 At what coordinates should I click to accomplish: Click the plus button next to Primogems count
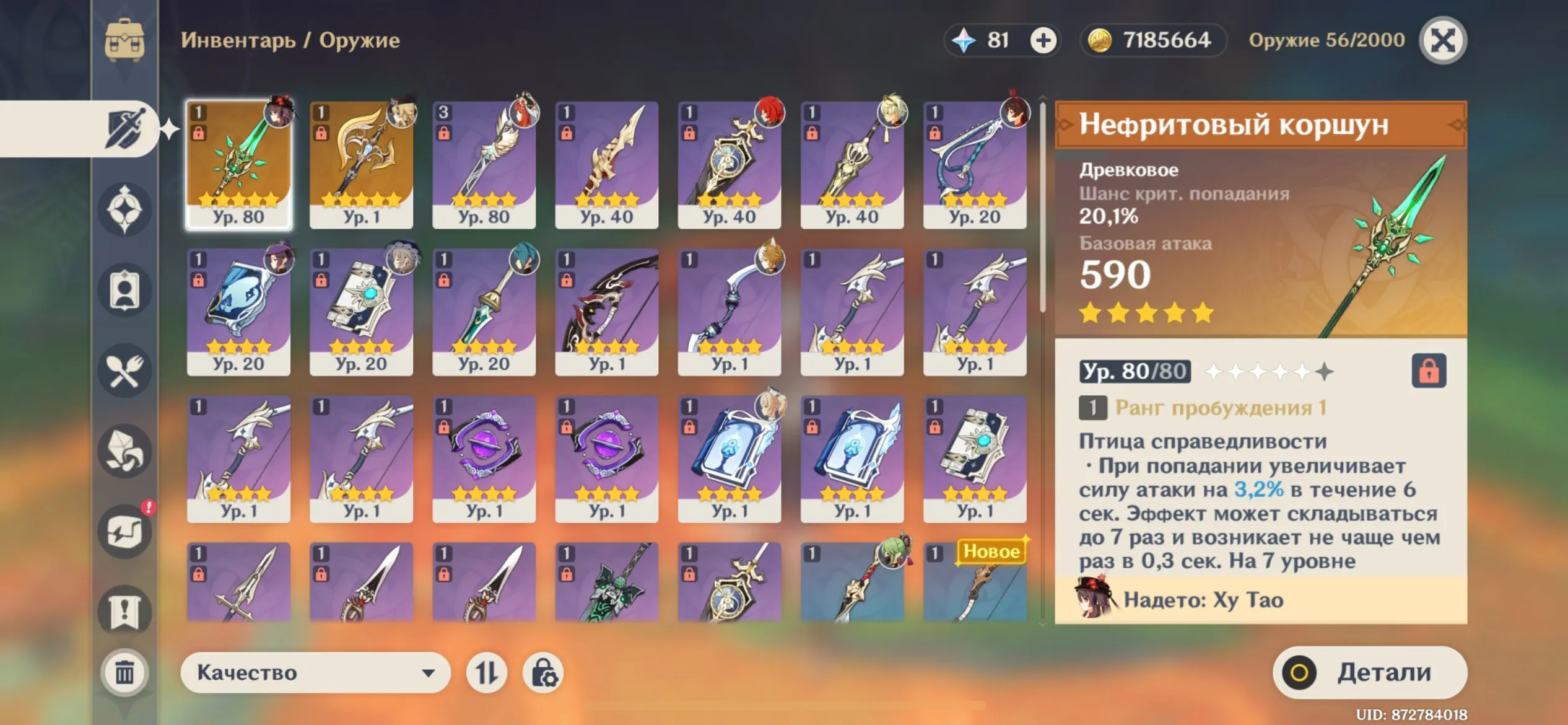tap(1045, 40)
